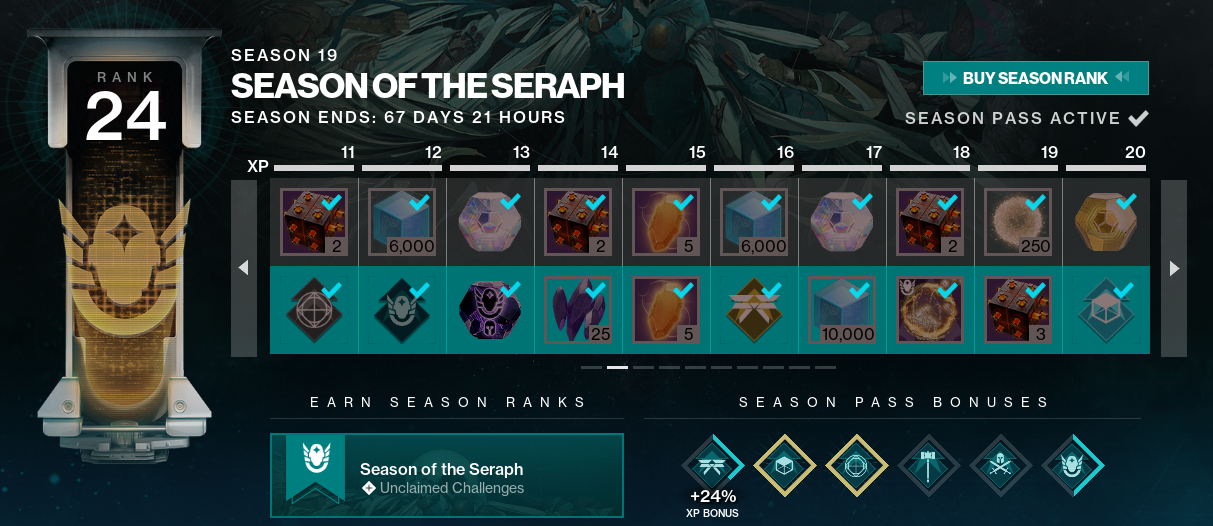View the +24% XP bonus icon

[x=714, y=467]
